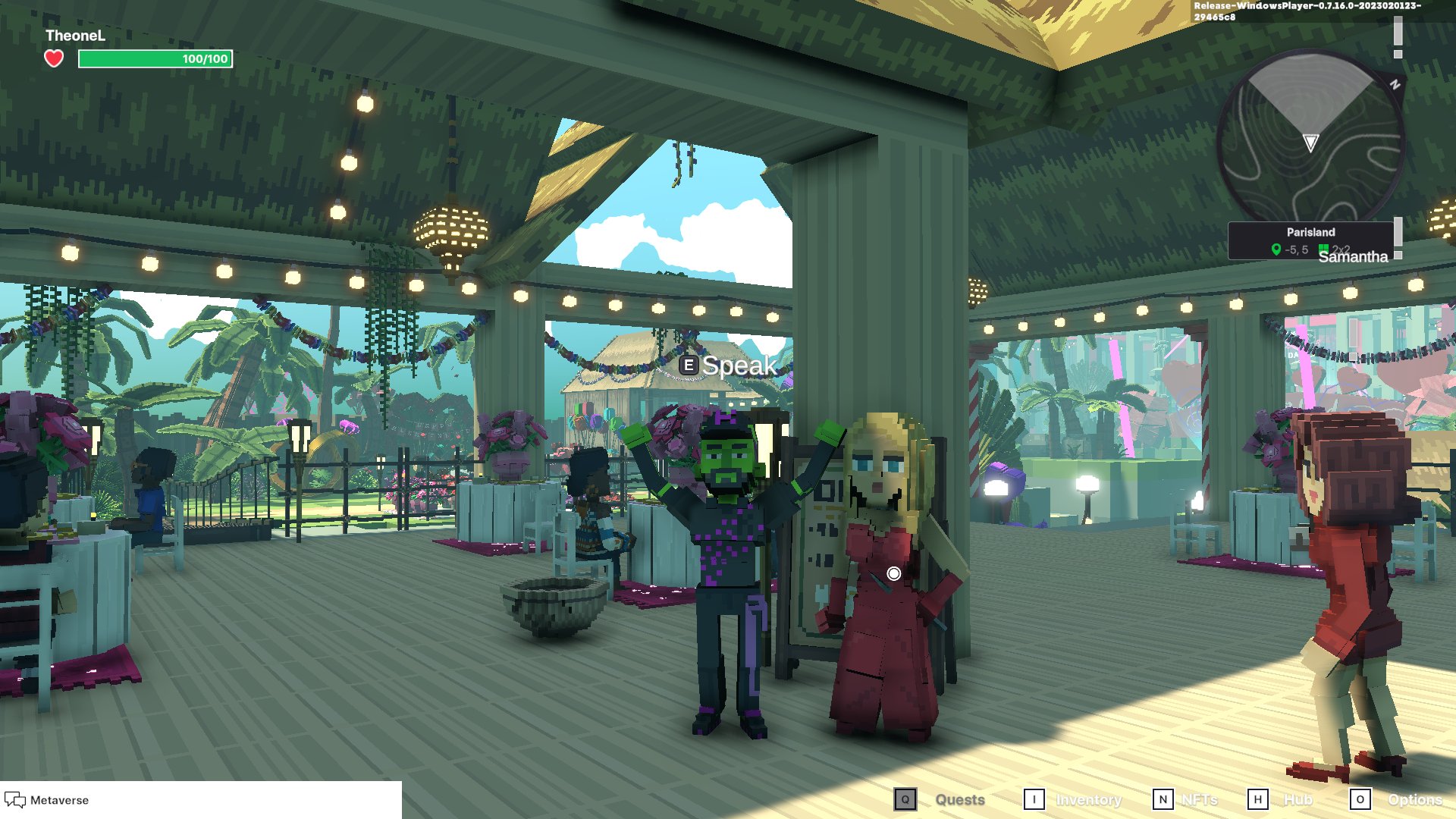Open the Hub screen
Viewport: 1456px width, 819px height.
coord(1298,799)
